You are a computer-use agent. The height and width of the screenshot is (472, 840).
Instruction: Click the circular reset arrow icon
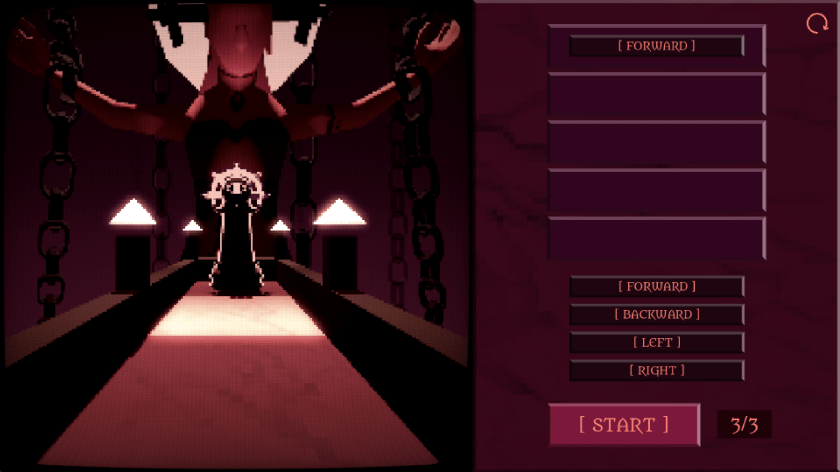tap(817, 24)
